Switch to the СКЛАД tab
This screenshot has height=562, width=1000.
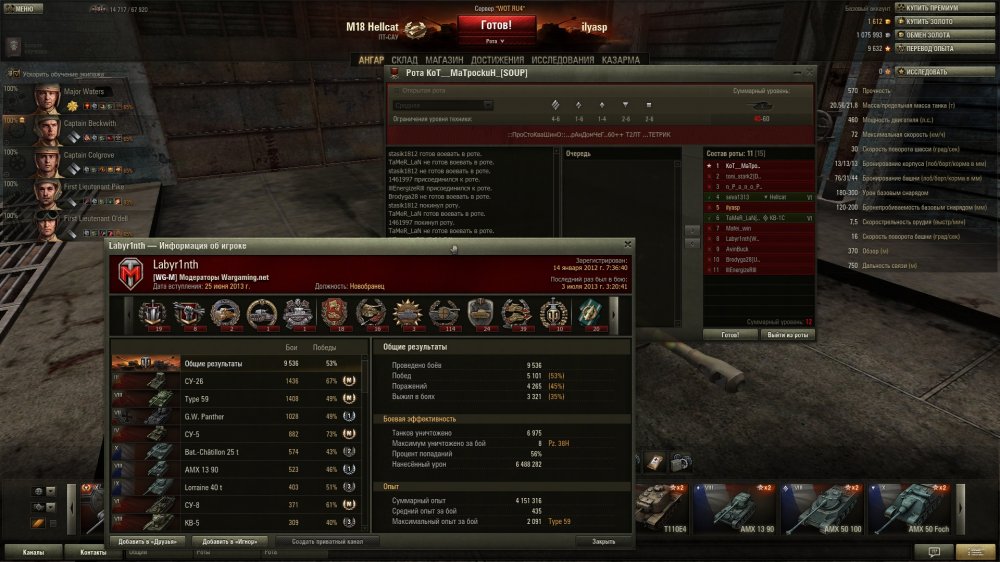click(x=404, y=60)
